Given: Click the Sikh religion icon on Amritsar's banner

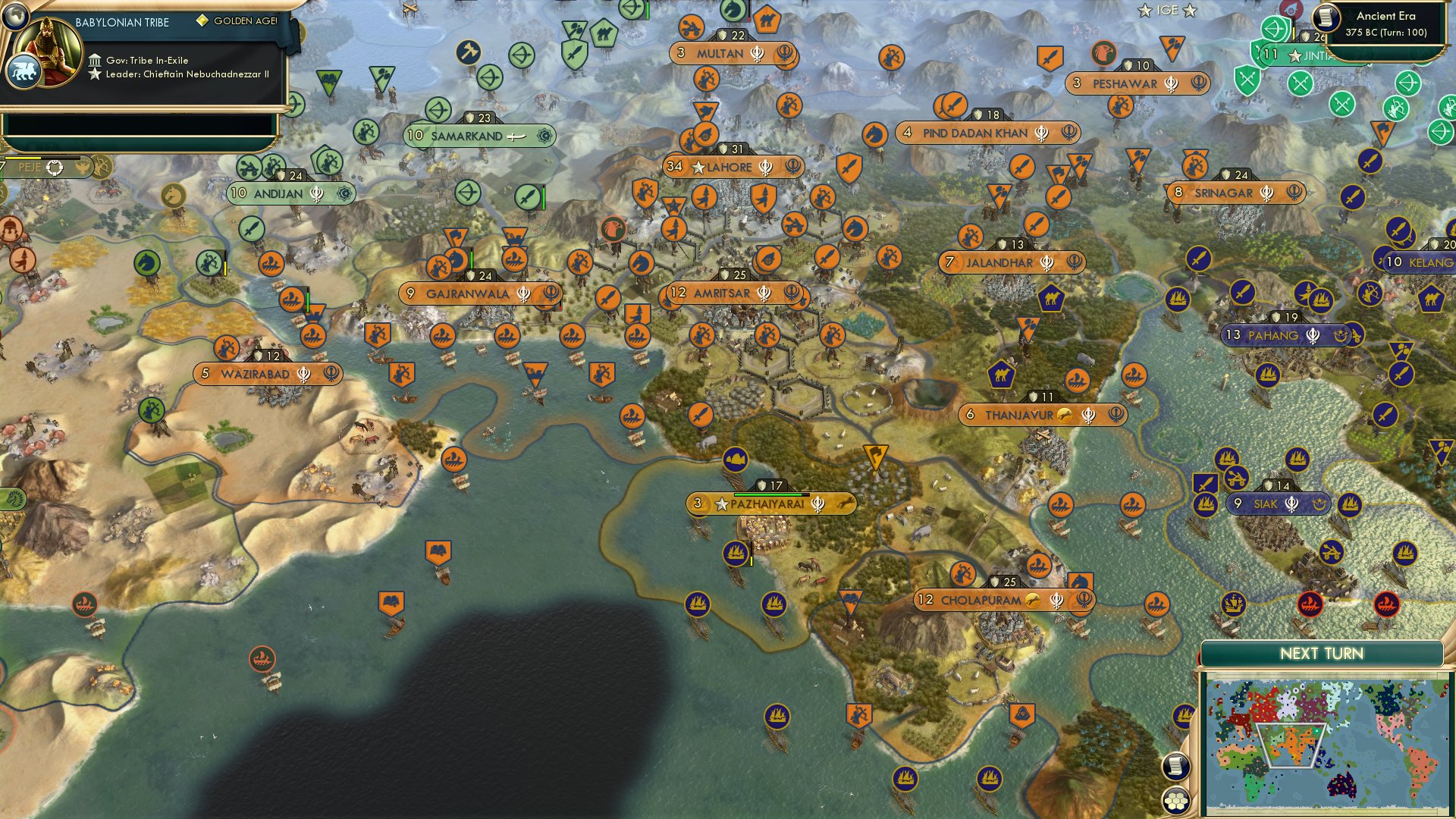Looking at the screenshot, I should pyautogui.click(x=764, y=293).
